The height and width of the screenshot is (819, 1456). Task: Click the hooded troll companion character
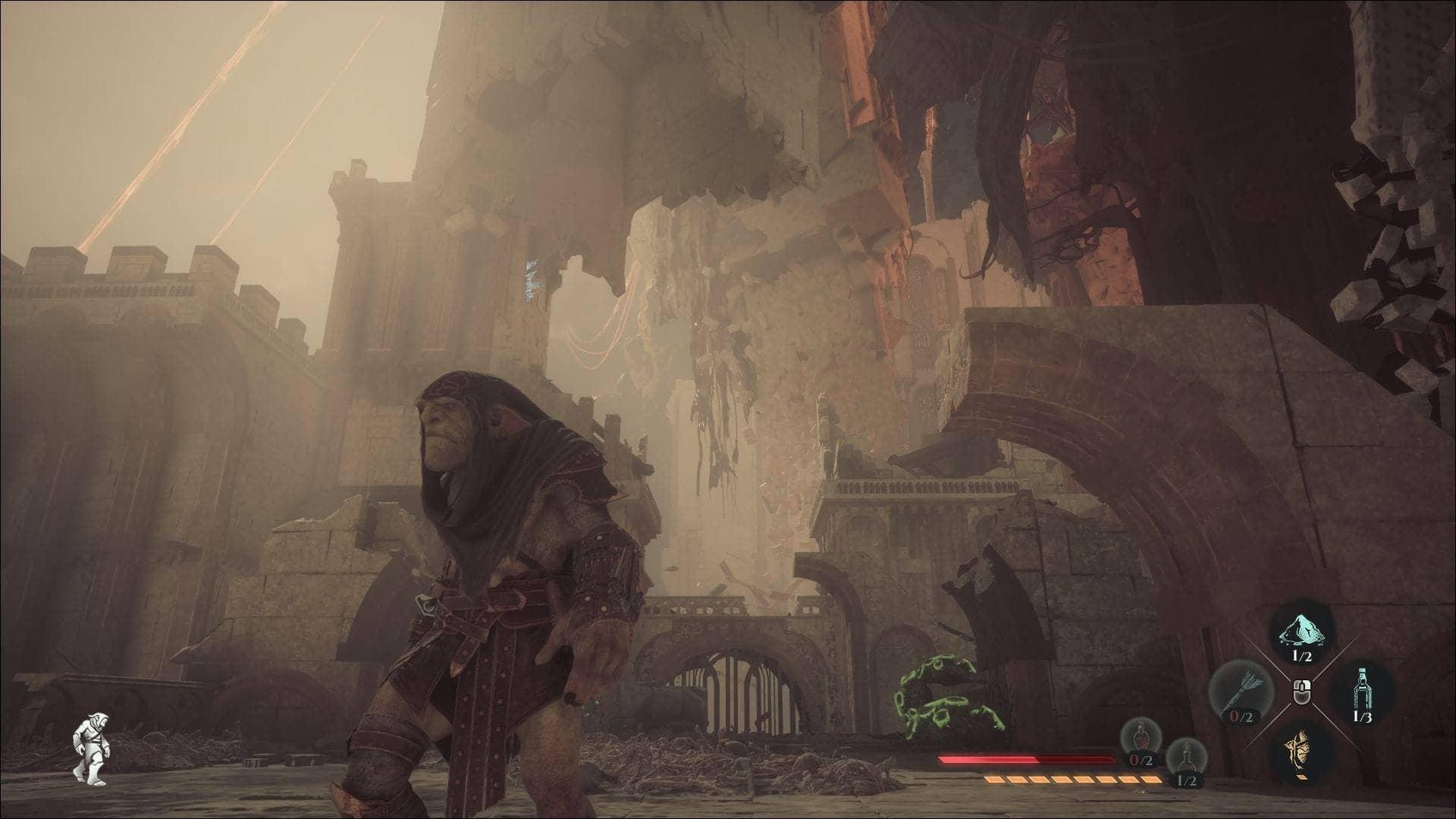pyautogui.click(x=493, y=569)
